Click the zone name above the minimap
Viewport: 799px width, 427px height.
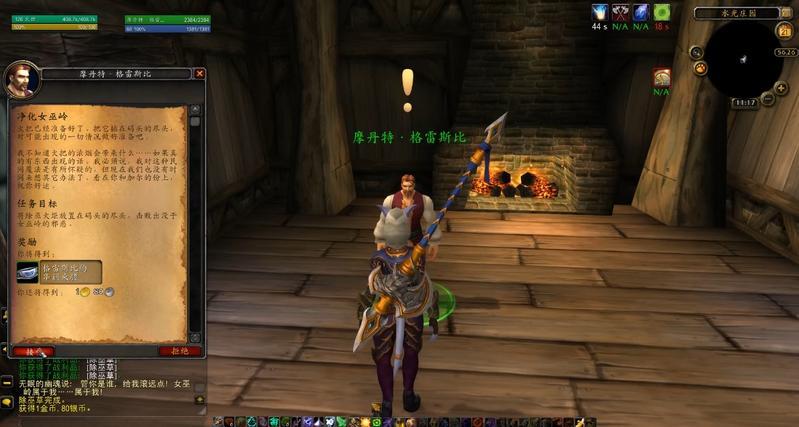(736, 14)
